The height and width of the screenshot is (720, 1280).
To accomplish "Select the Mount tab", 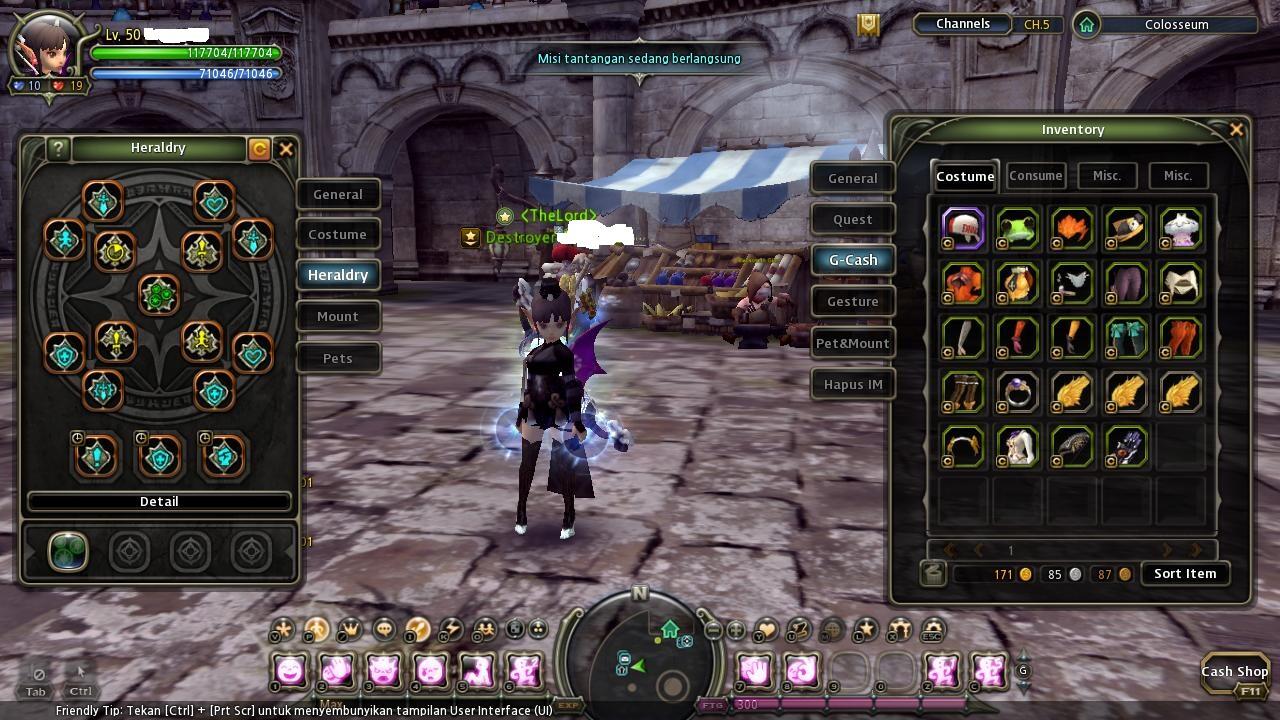I will pyautogui.click(x=337, y=316).
